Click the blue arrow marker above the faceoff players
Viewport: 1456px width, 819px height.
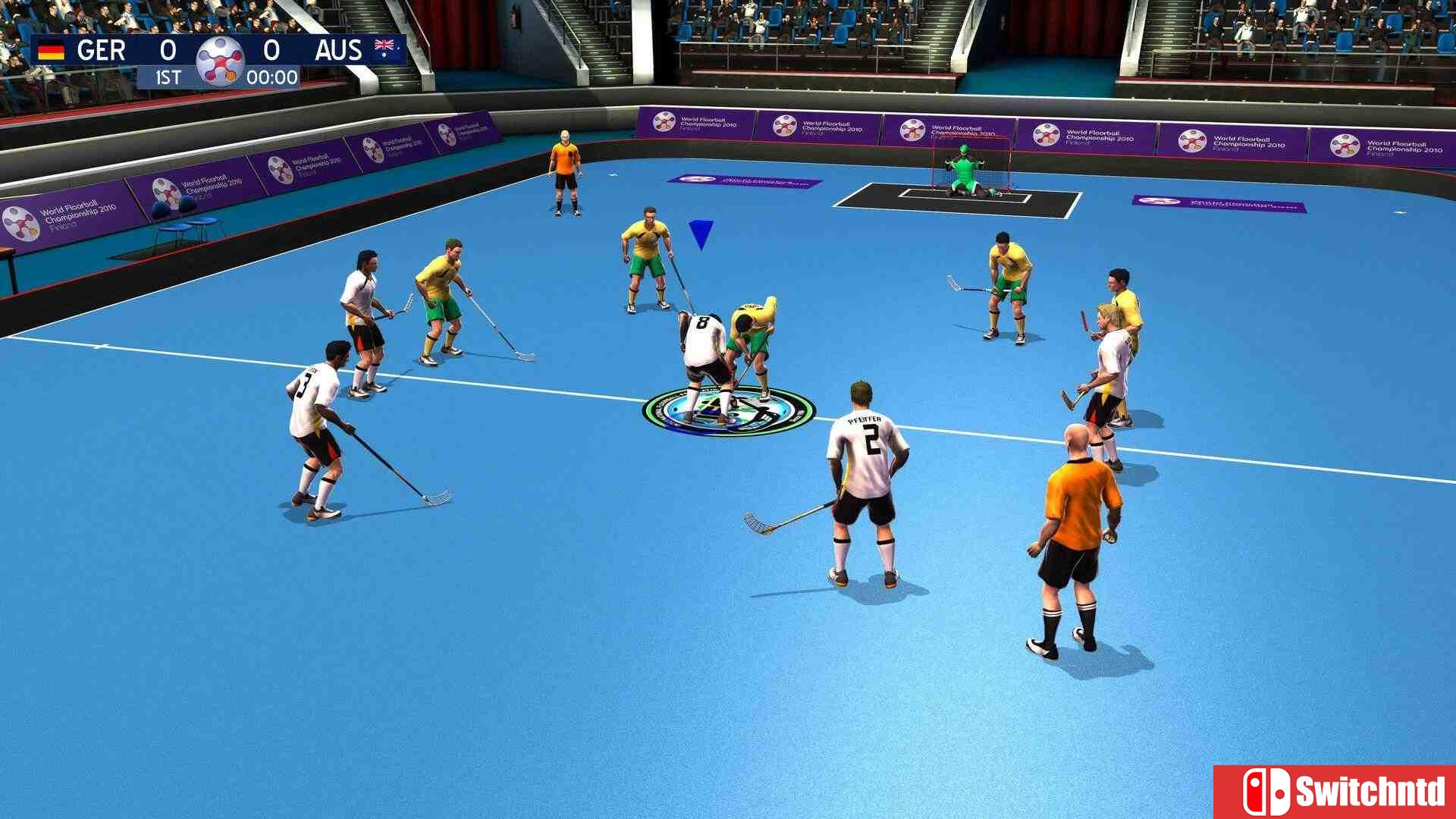point(699,232)
